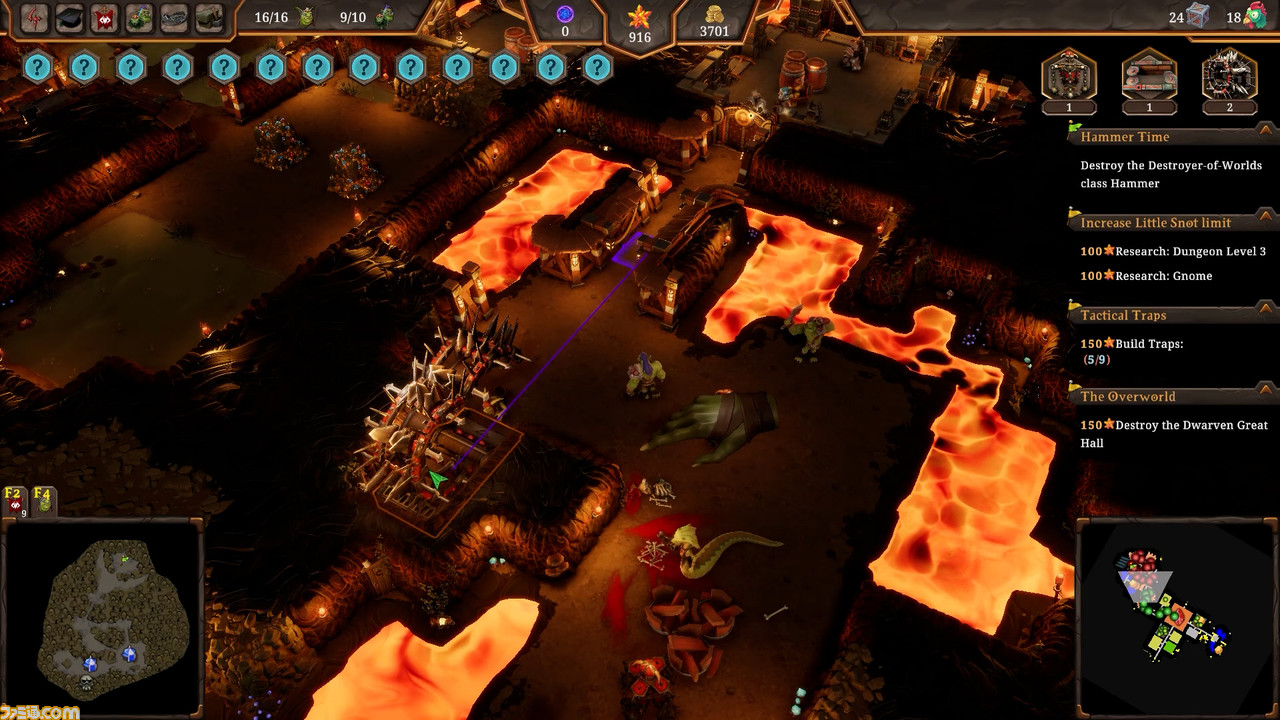Click the parrot creature count icon
Screen dimensions: 1280x720
click(1256, 16)
